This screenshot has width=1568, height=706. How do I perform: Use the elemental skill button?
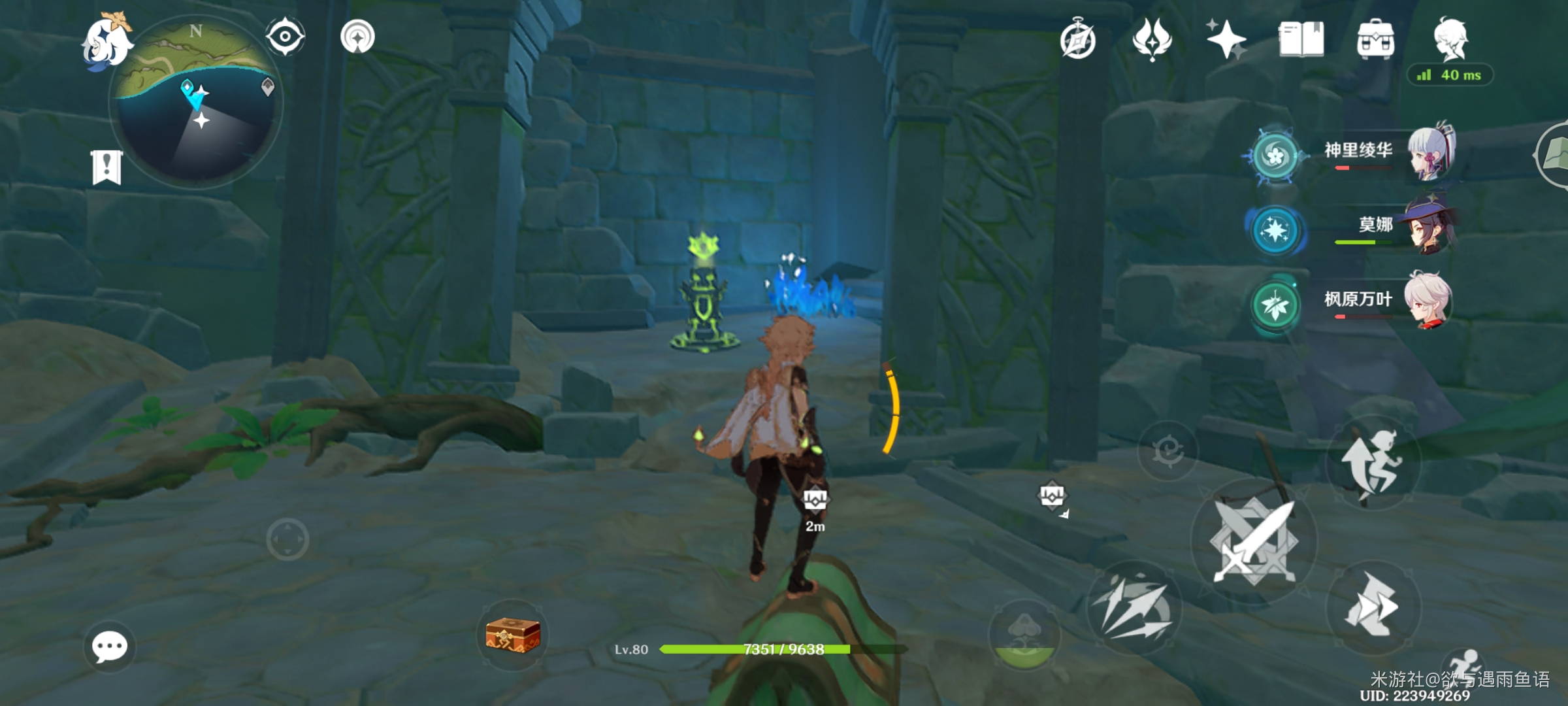pos(1134,608)
